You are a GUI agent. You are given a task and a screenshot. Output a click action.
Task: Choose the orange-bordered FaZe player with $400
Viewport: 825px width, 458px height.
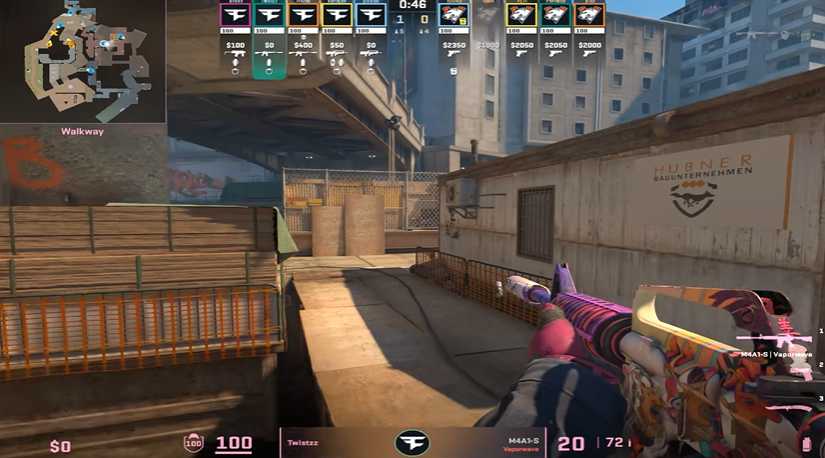(x=303, y=15)
